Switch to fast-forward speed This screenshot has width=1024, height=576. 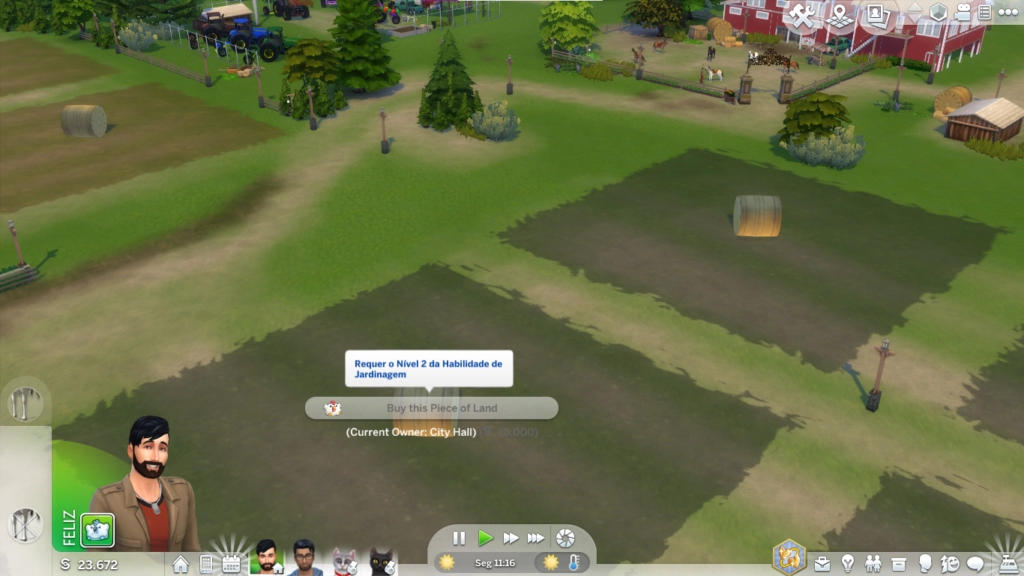pyautogui.click(x=510, y=538)
